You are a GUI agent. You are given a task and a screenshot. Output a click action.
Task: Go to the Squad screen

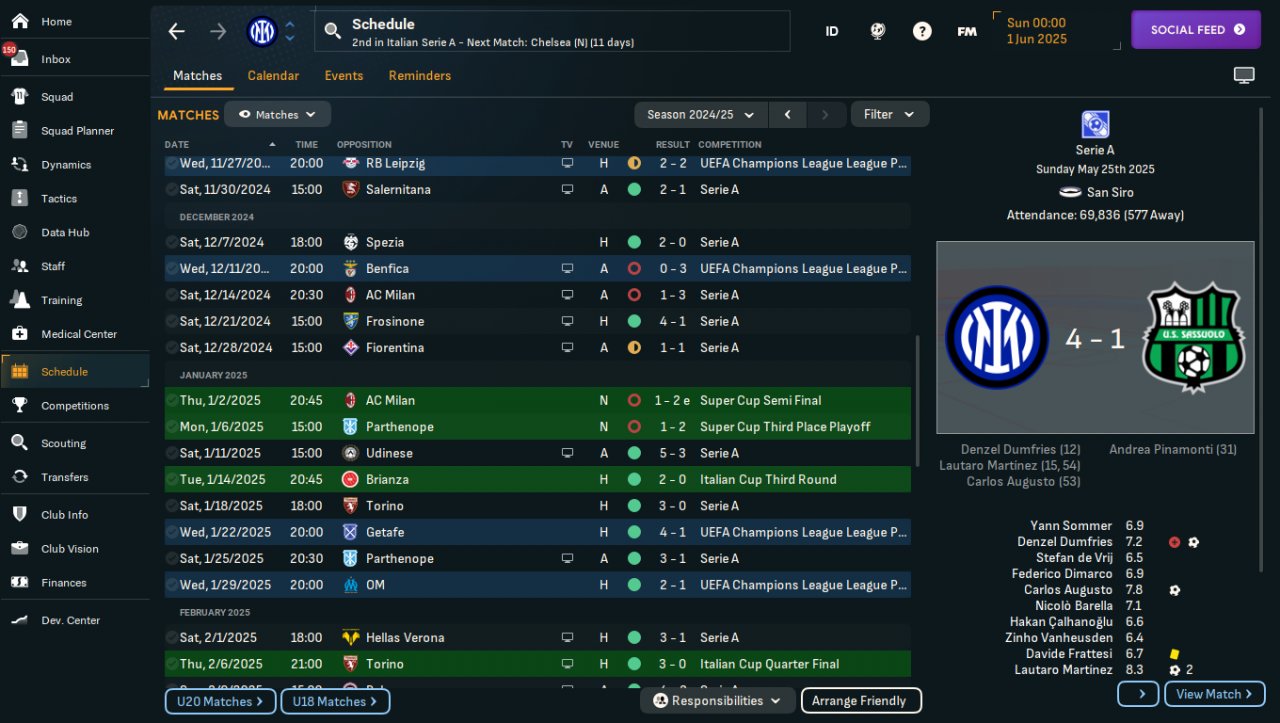(x=57, y=97)
